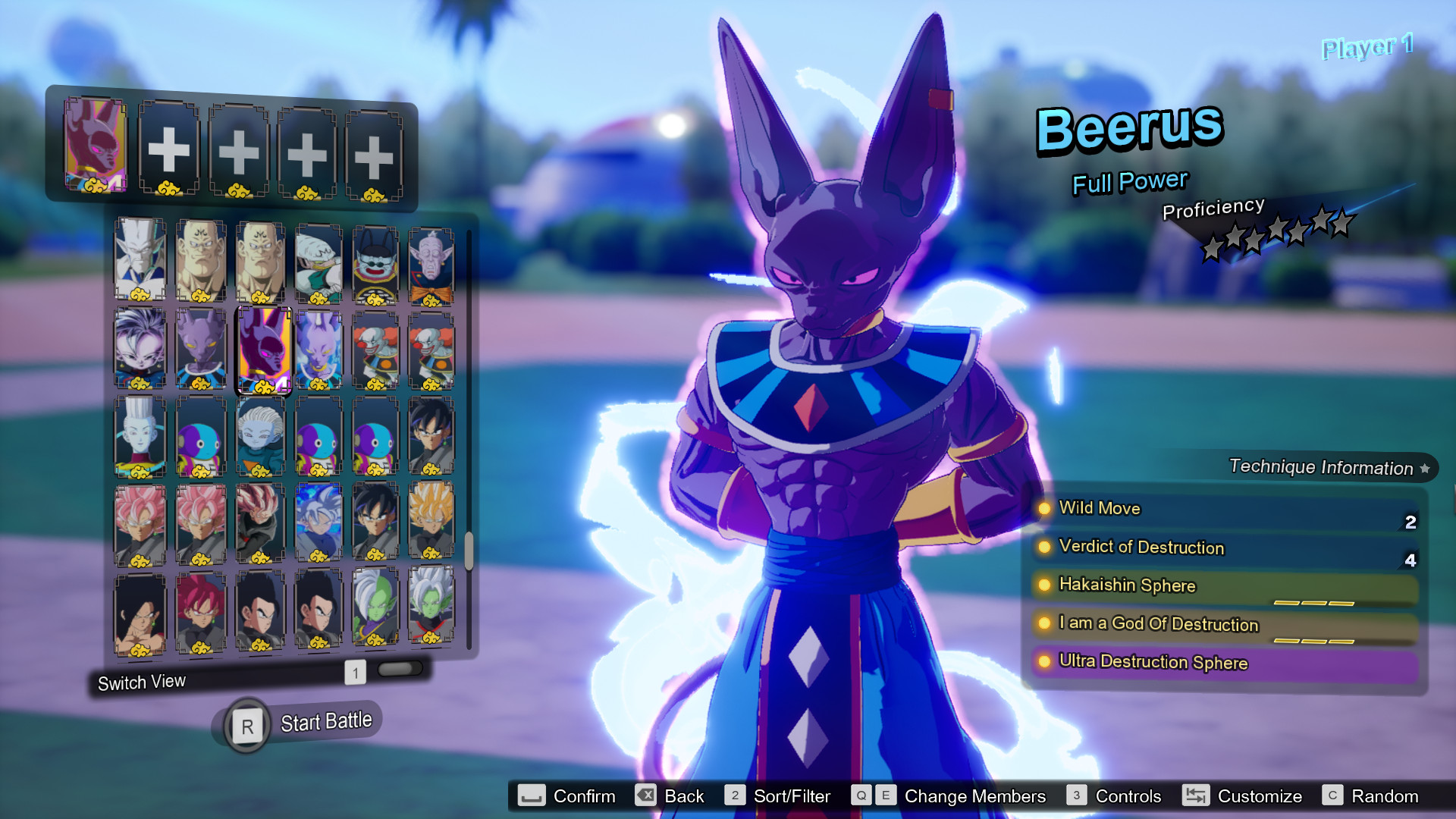Open the Sort/Filter menu
The height and width of the screenshot is (819, 1456).
[733, 796]
